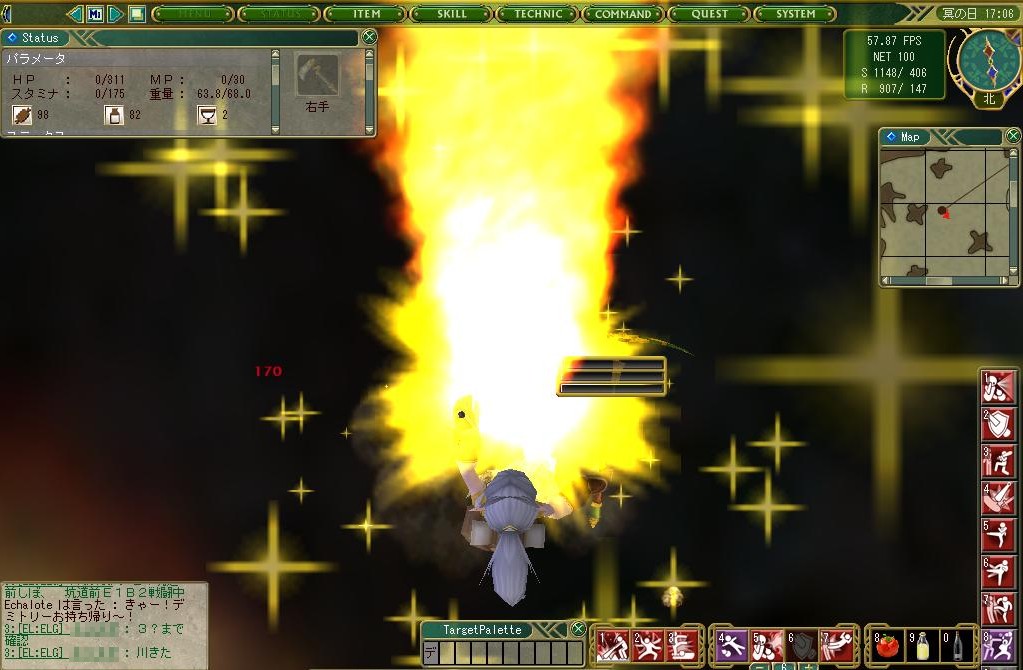The image size is (1023, 670).
Task: Close the Map window
Action: [x=1009, y=136]
